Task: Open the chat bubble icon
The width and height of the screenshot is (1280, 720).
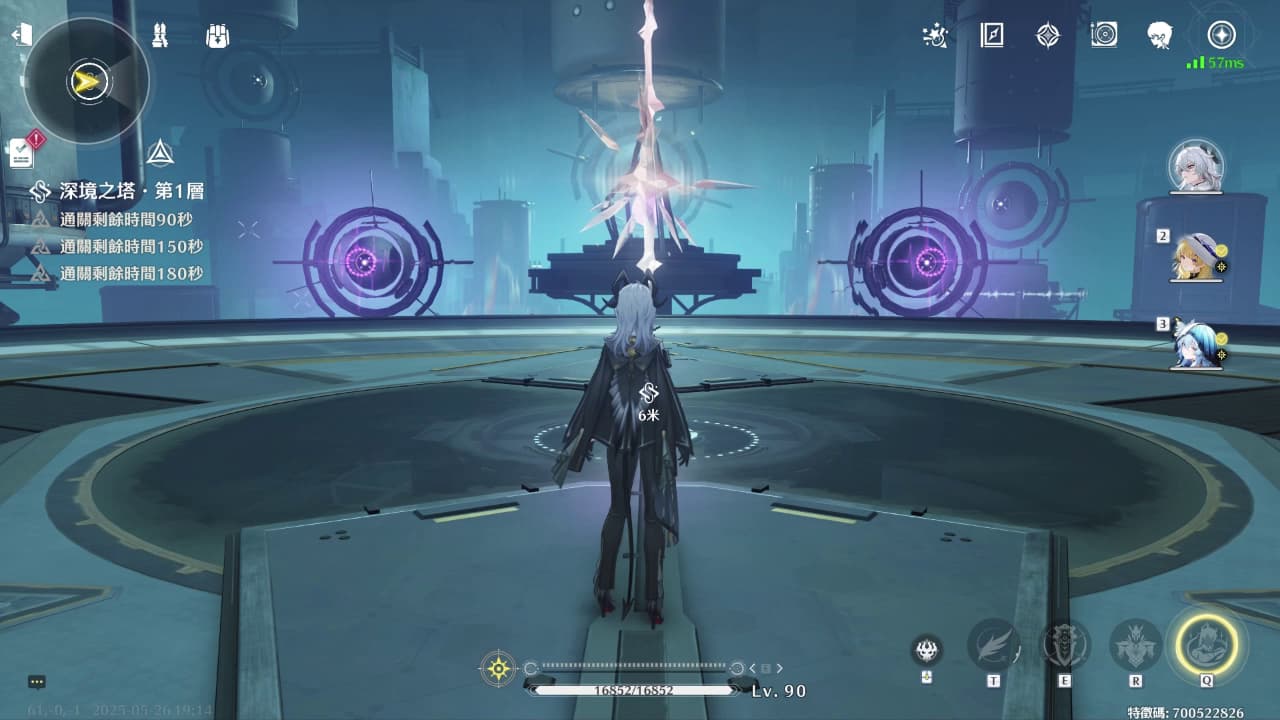Action: click(x=37, y=682)
